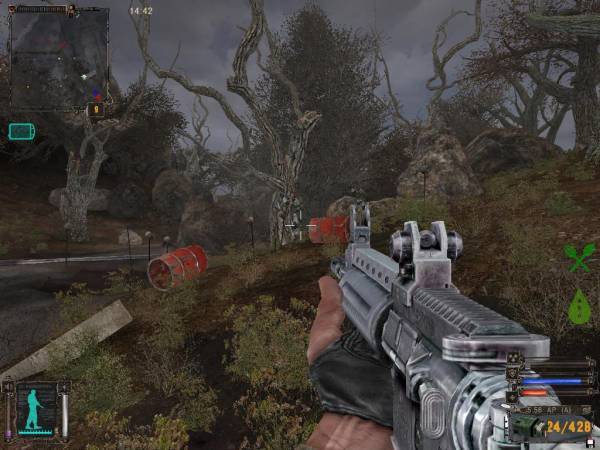Click the green droplet status icon
The image size is (600, 450).
[578, 307]
